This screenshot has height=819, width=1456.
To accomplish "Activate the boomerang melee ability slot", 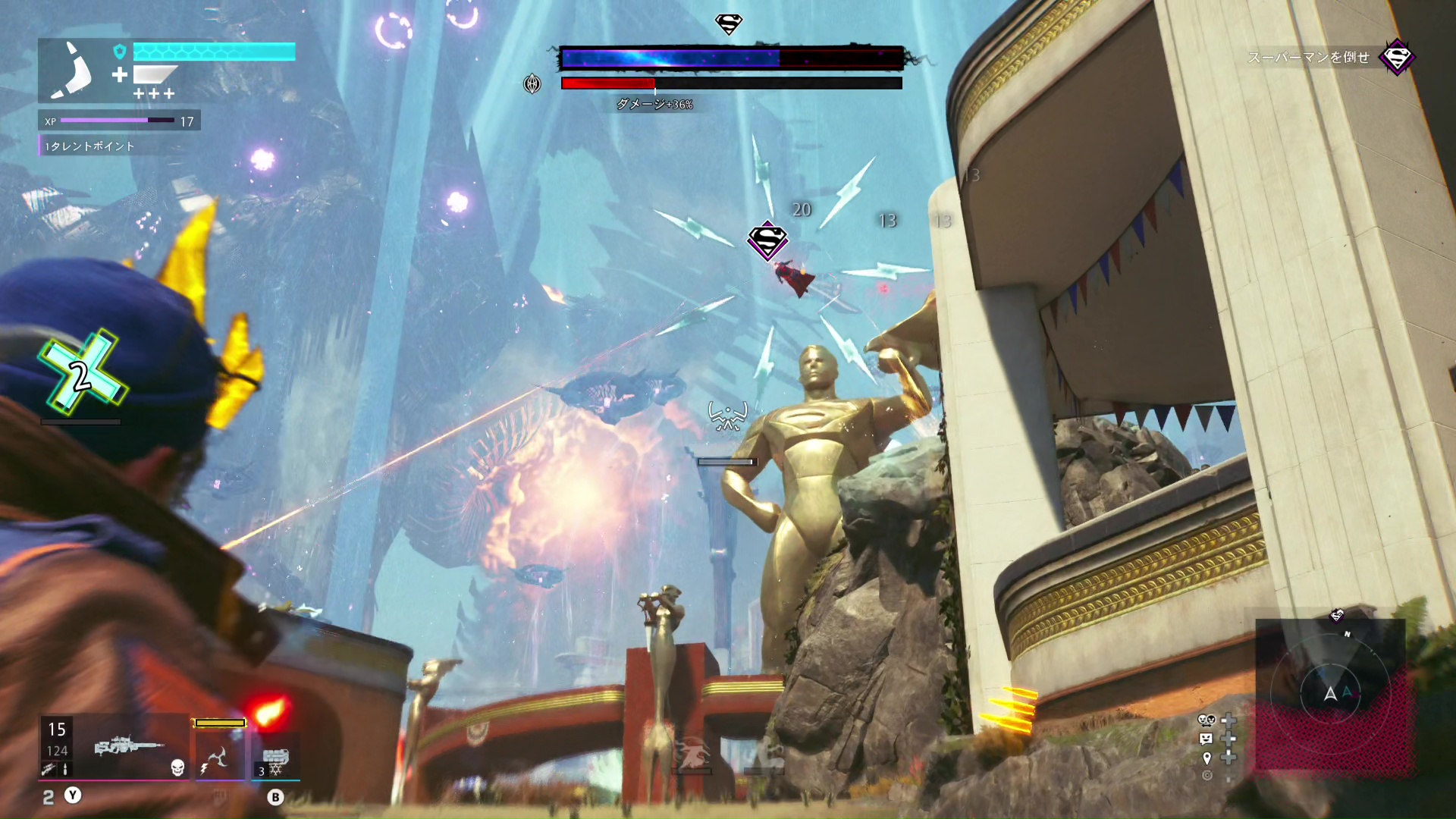I will (x=218, y=758).
